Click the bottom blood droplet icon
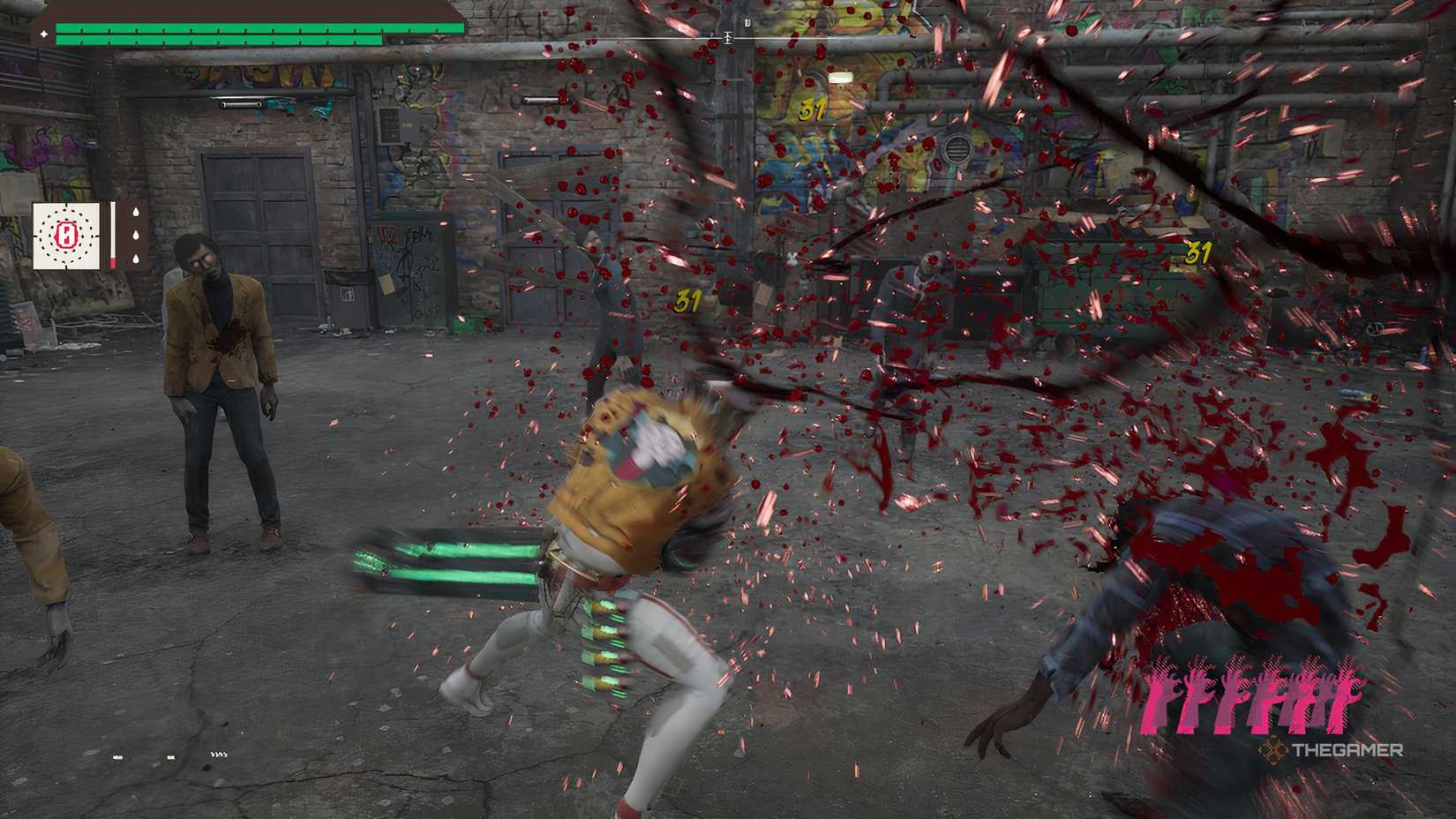Viewport: 1456px width, 819px height. click(135, 259)
